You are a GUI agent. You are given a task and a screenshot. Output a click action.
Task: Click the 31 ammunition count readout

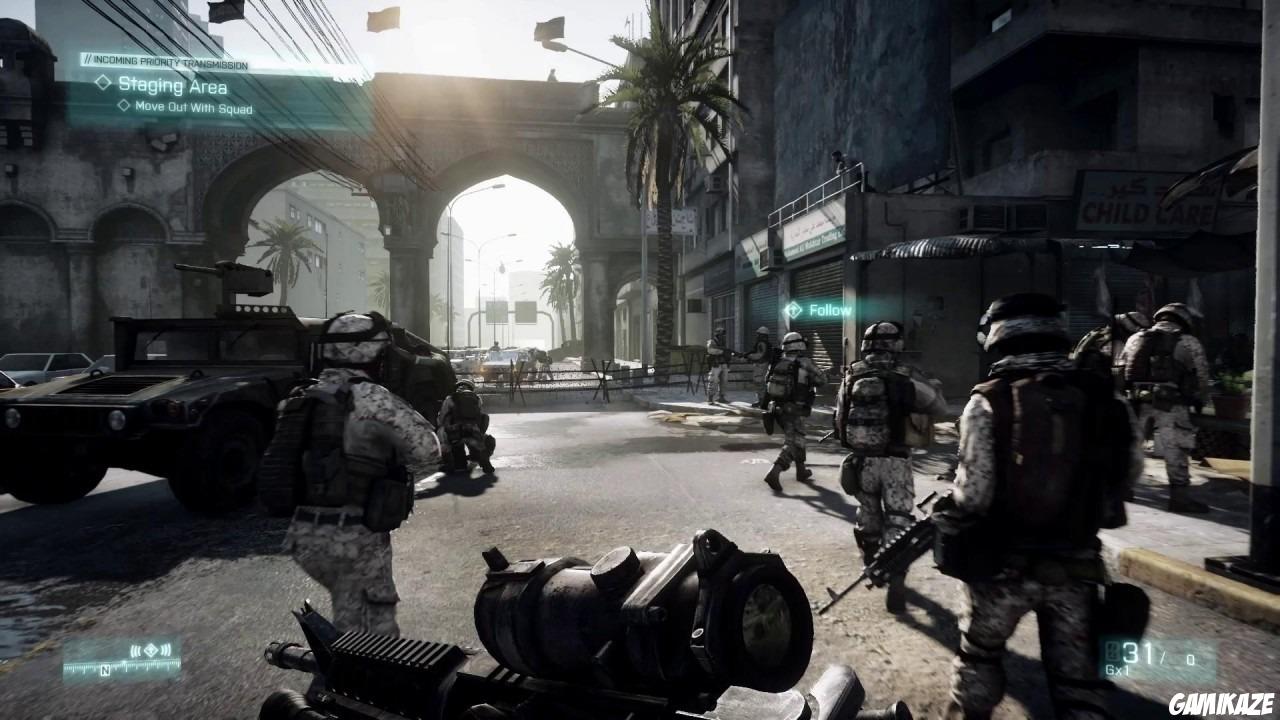1137,653
